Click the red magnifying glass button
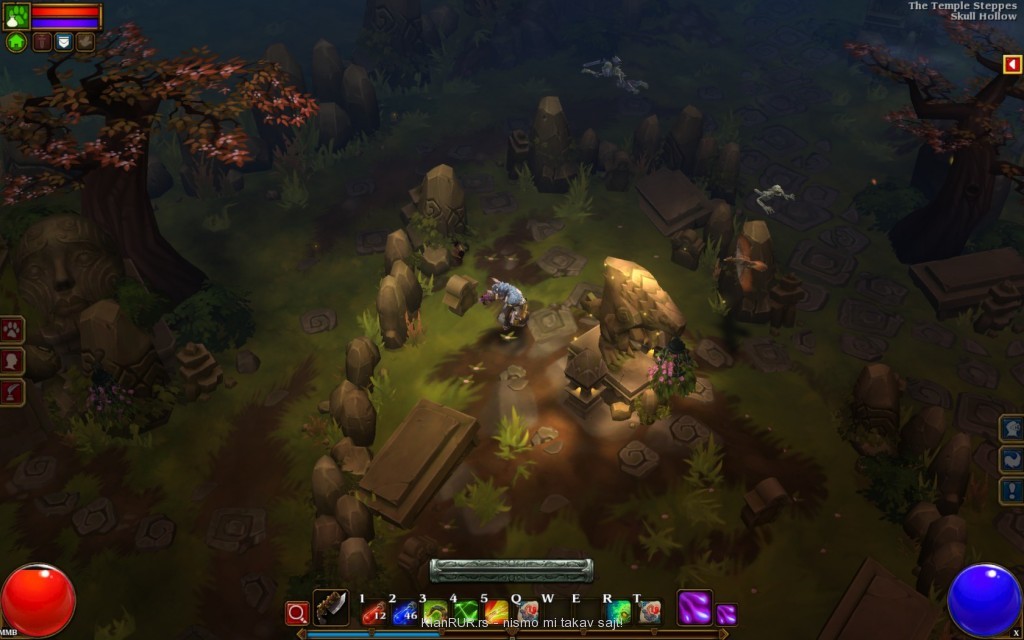Viewport: 1024px width, 640px height. pyautogui.click(x=297, y=612)
